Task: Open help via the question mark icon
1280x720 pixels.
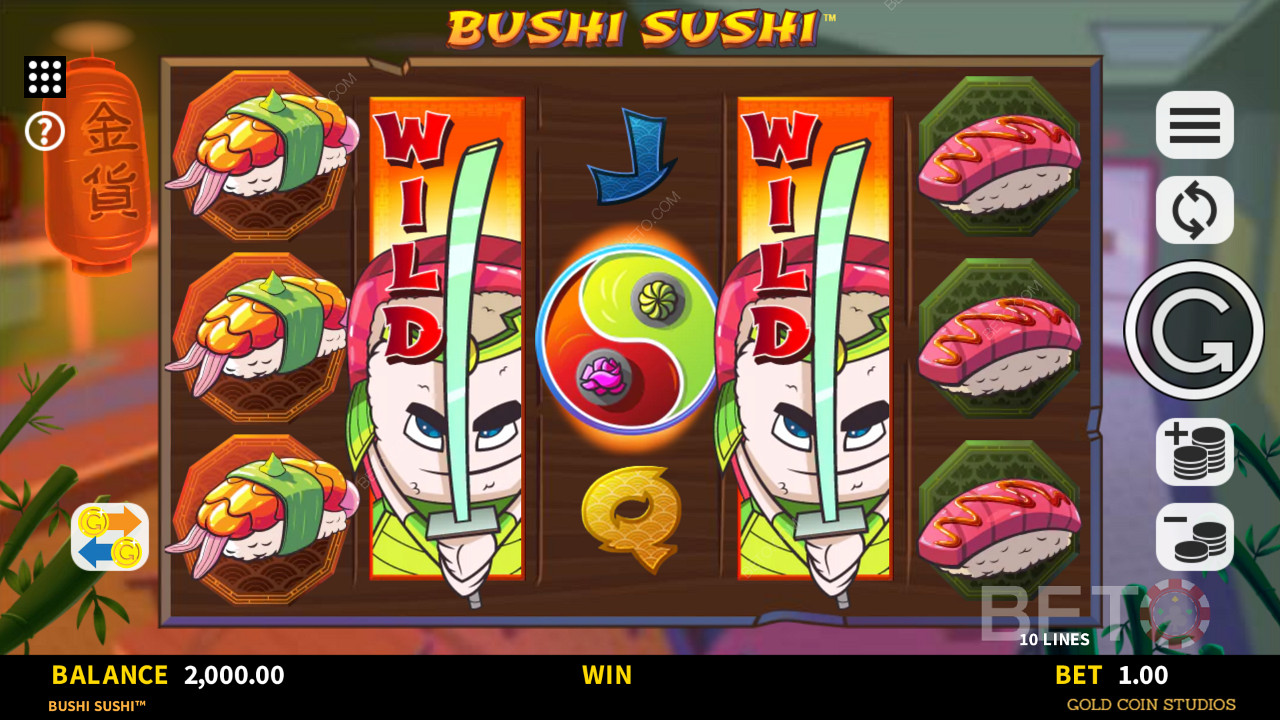Action: [44, 131]
